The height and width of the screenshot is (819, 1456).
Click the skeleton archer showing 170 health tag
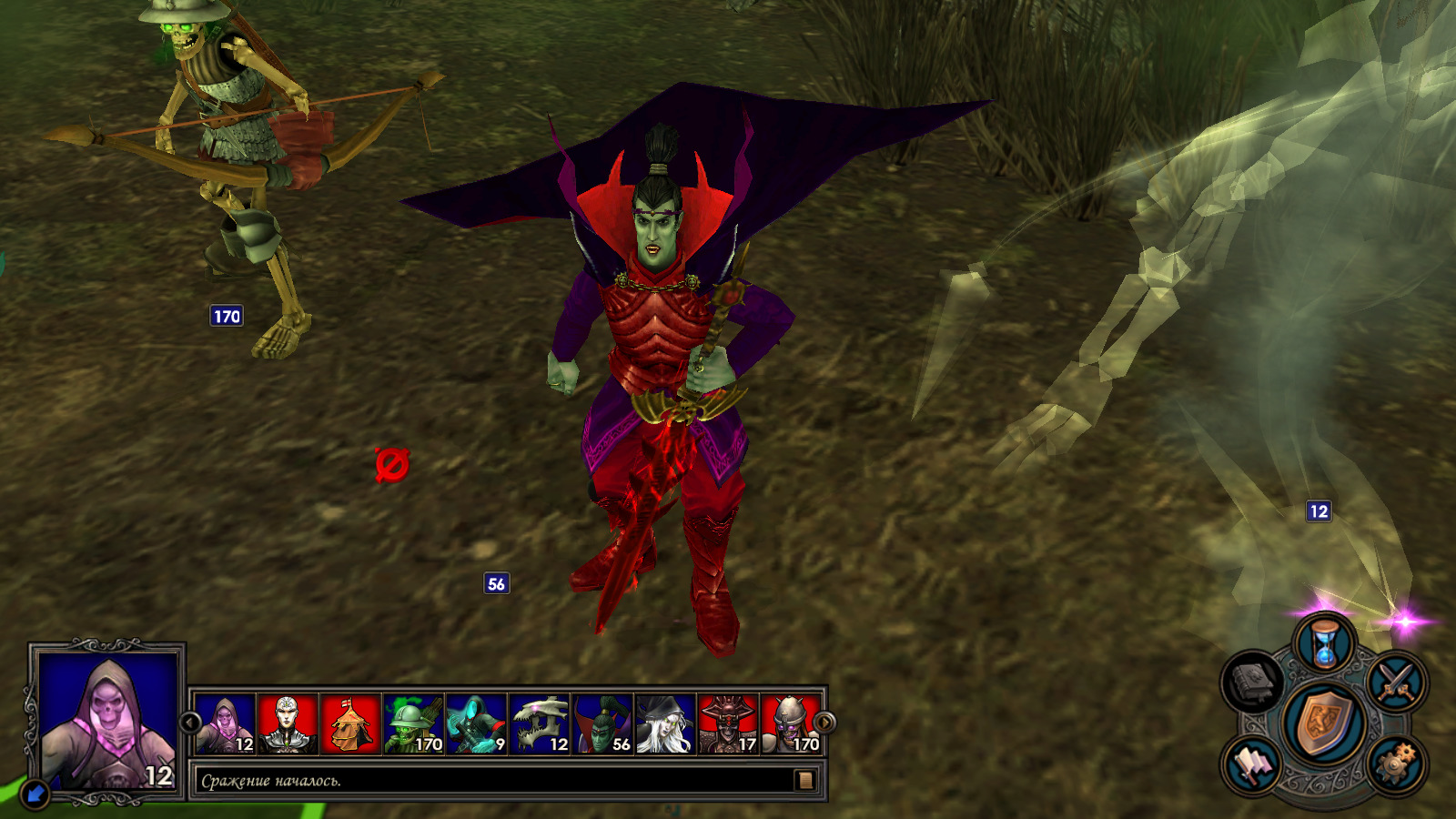pos(226,316)
